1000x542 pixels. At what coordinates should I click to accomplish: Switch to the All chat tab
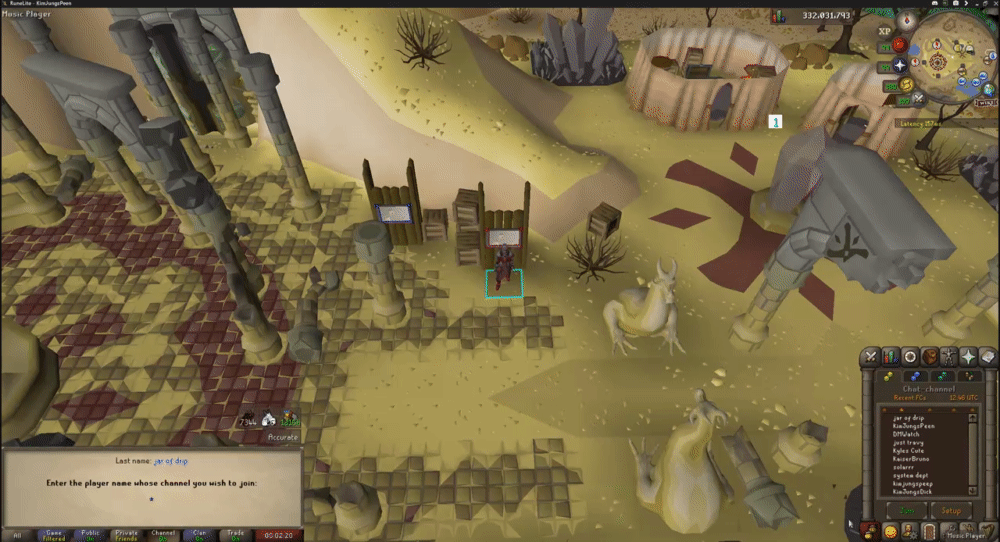point(16,535)
